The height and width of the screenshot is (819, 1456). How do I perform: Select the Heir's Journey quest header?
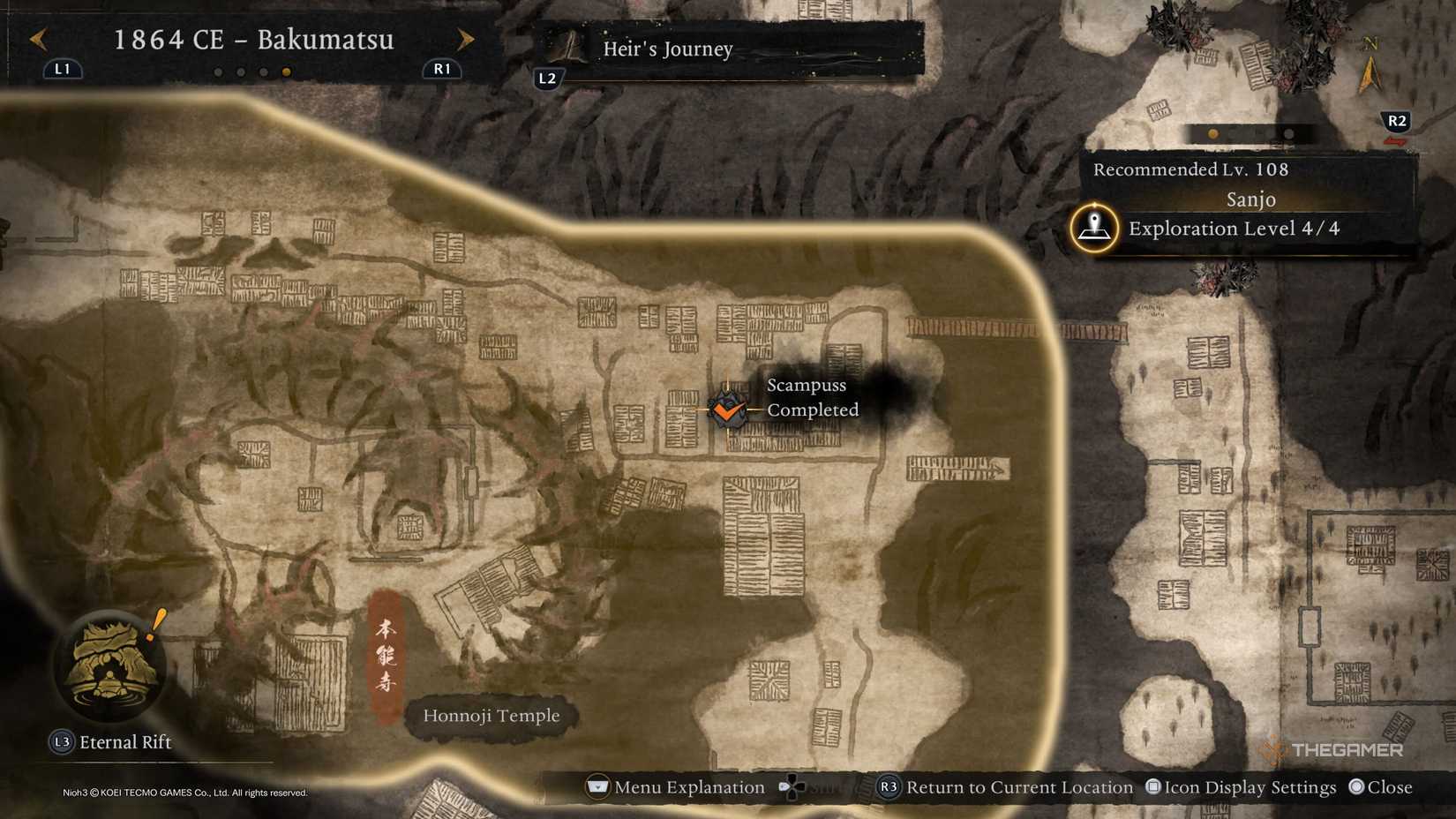pyautogui.click(x=667, y=49)
